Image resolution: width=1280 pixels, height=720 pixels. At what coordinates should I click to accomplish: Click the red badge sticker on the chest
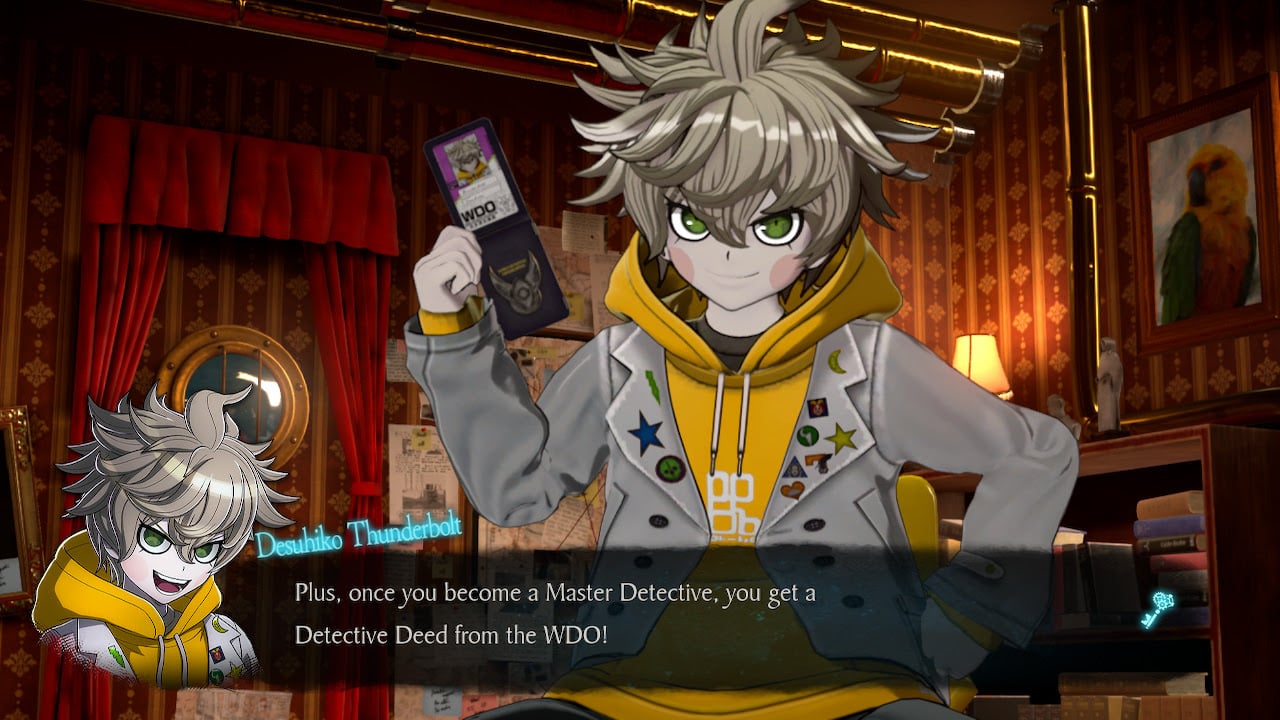(x=818, y=407)
